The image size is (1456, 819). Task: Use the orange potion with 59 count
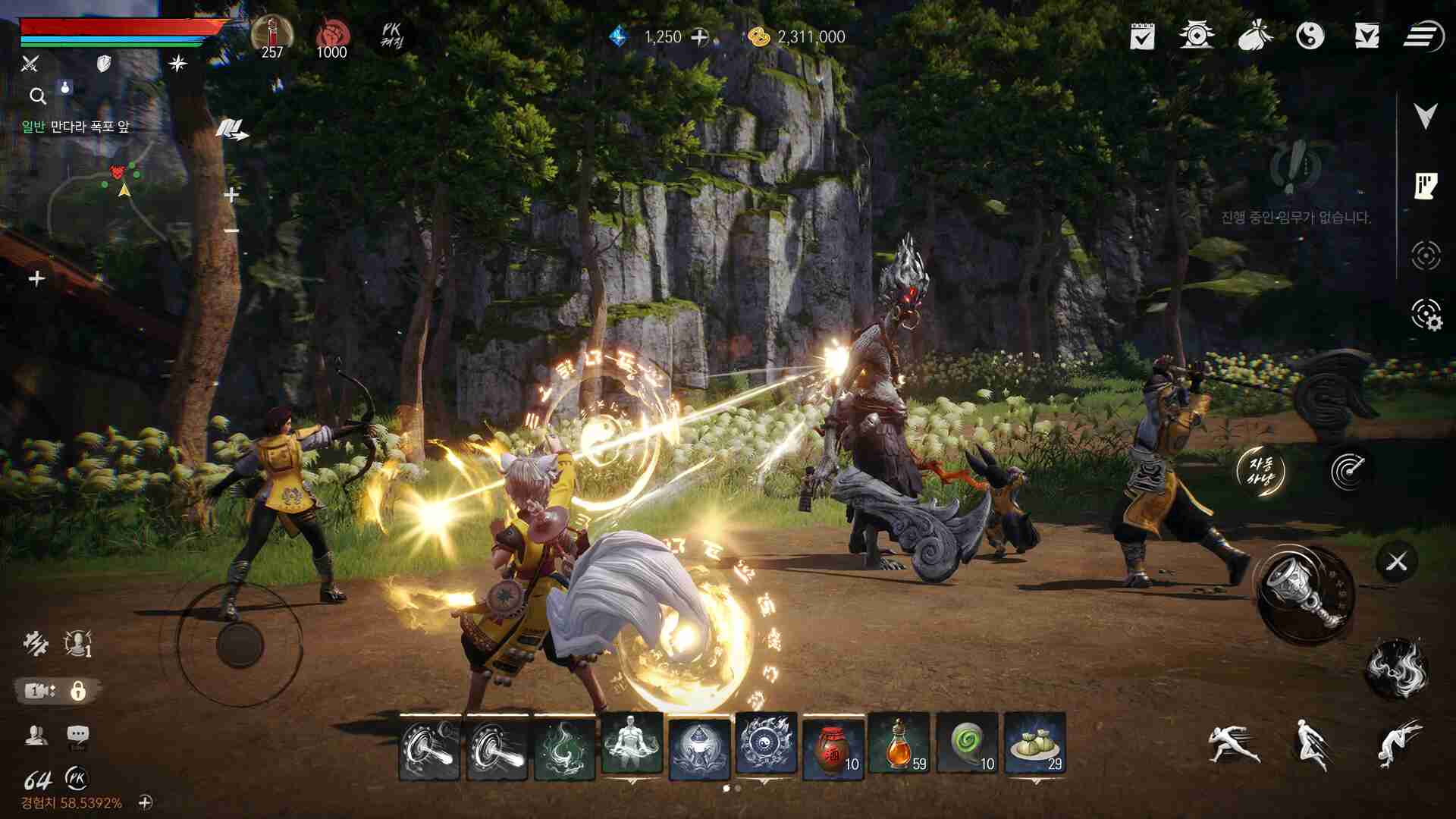point(900,745)
